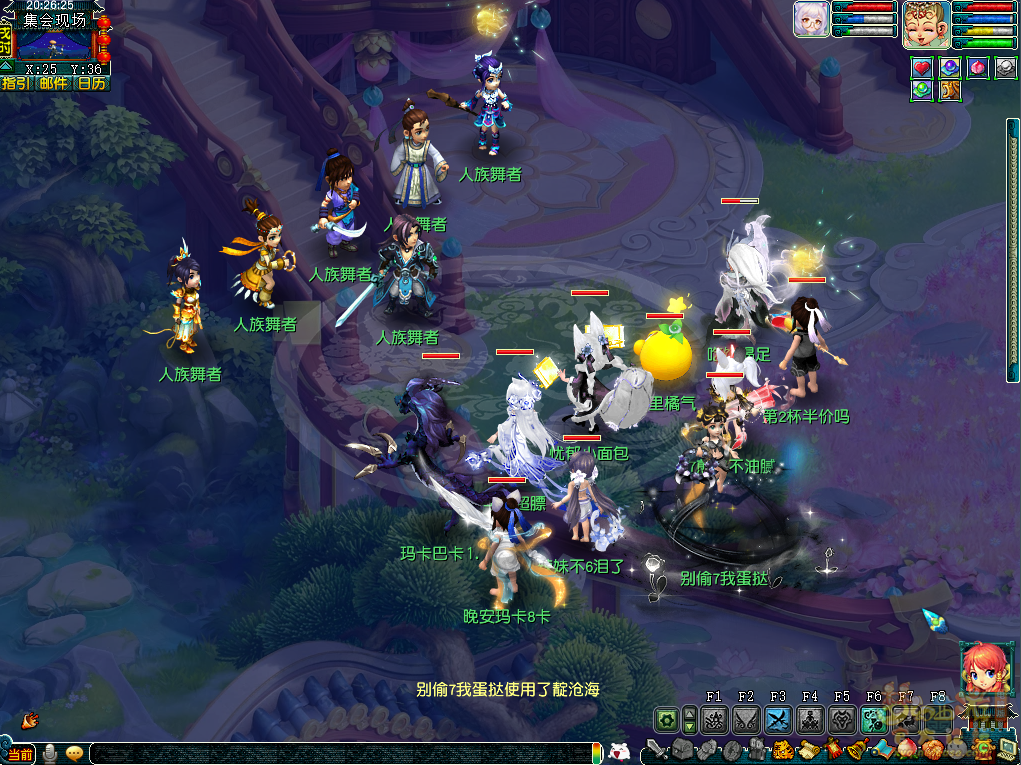This screenshot has height=765, width=1021.
Task: Open the green gear hotbar settings
Action: click(666, 719)
